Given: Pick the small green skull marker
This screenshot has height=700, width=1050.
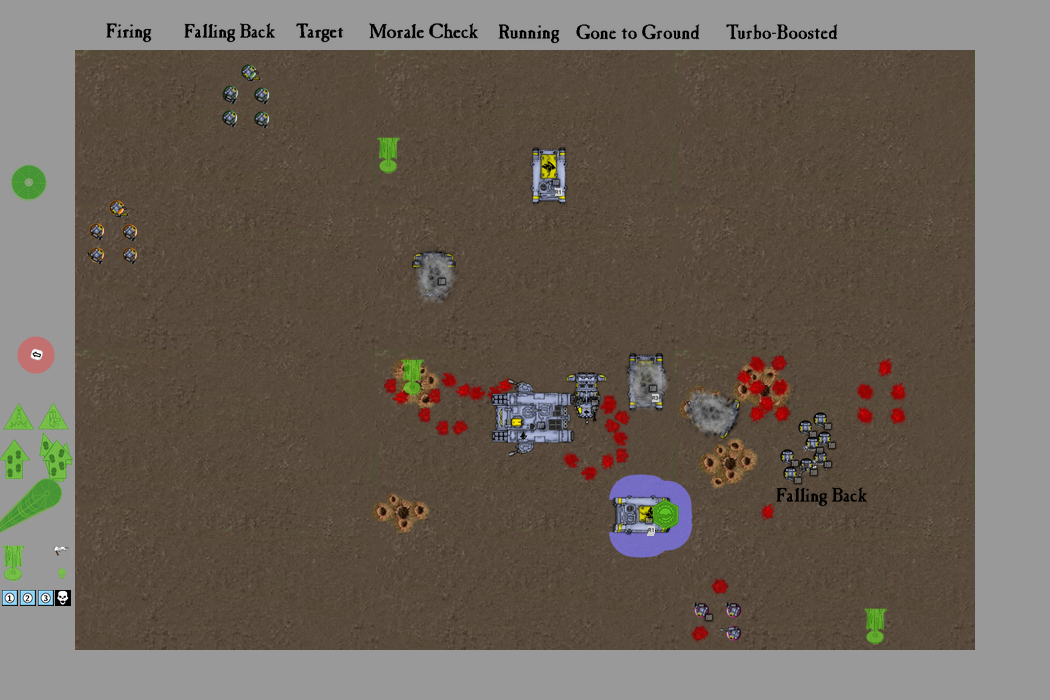Looking at the screenshot, I should (62, 573).
